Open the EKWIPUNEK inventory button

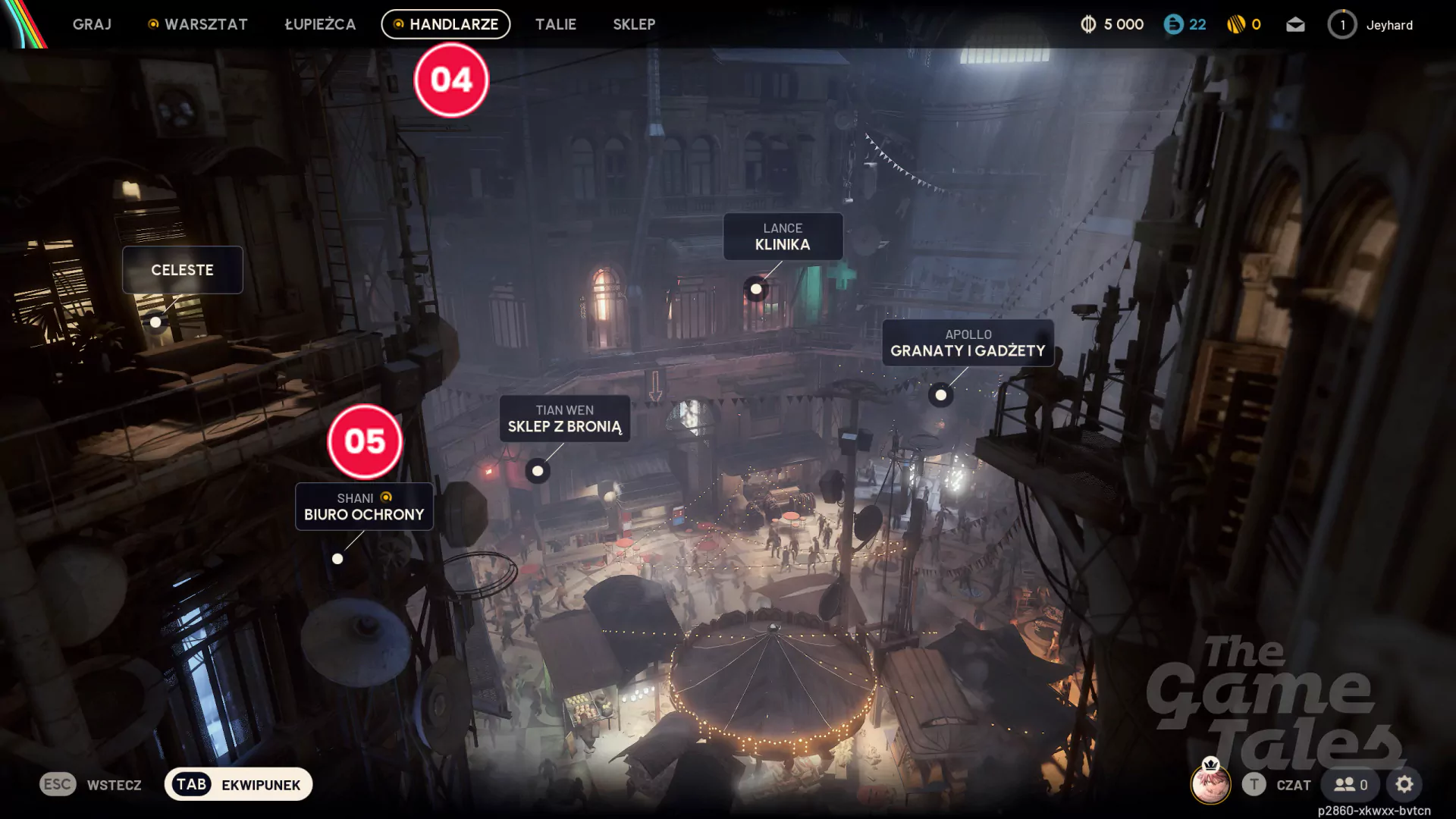click(238, 785)
